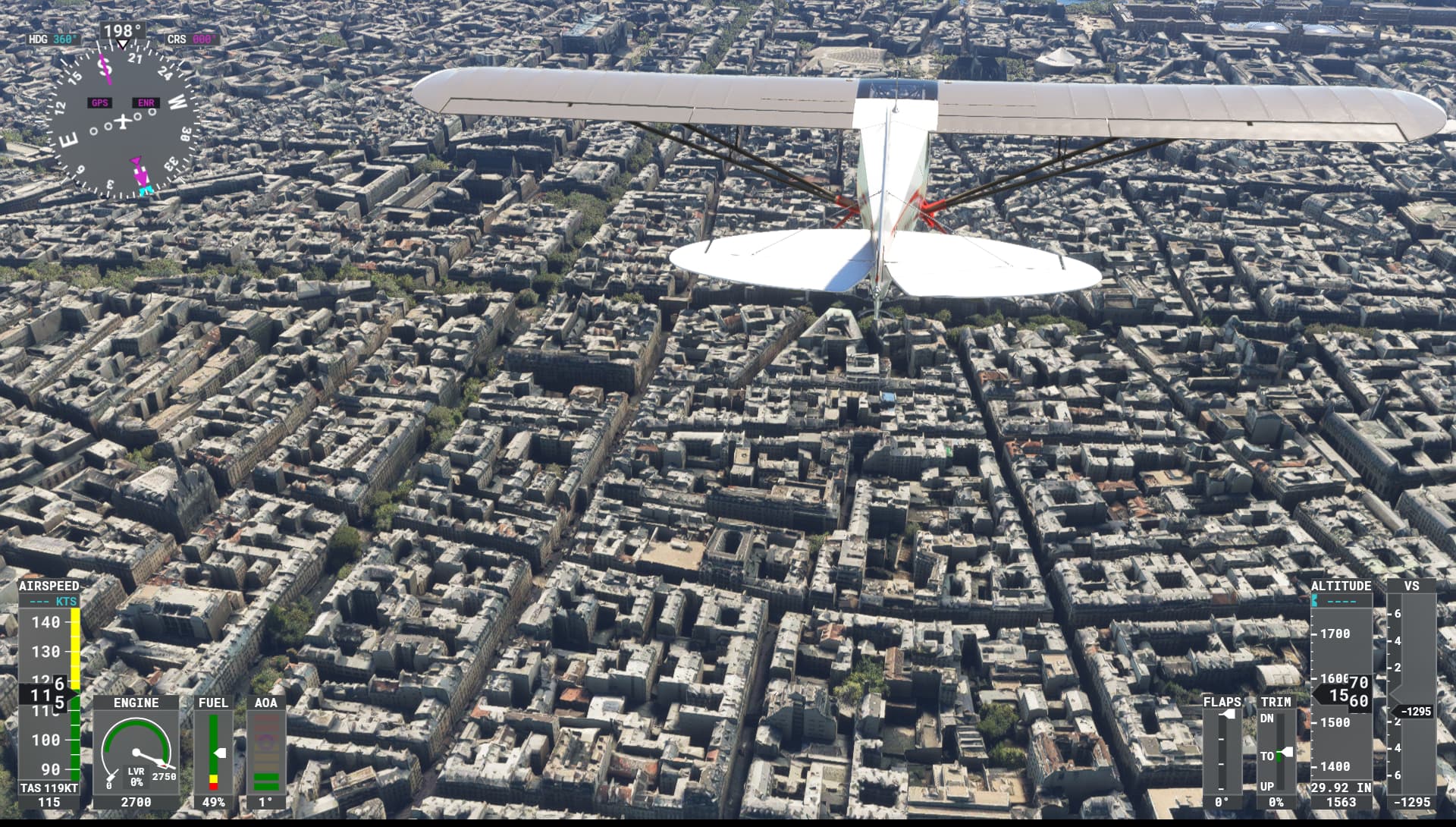This screenshot has width=1456, height=827.
Task: Click the 29.92 IN barometer setting
Action: (x=1339, y=788)
